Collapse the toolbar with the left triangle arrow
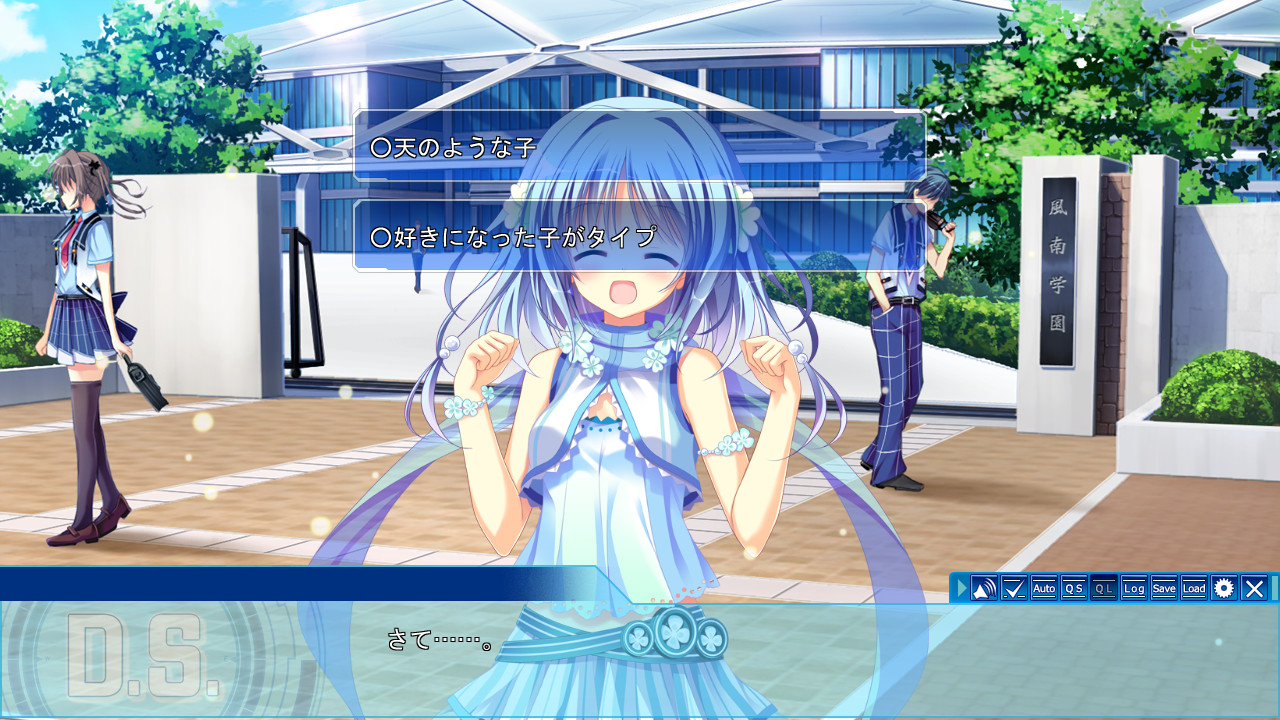 coord(960,590)
